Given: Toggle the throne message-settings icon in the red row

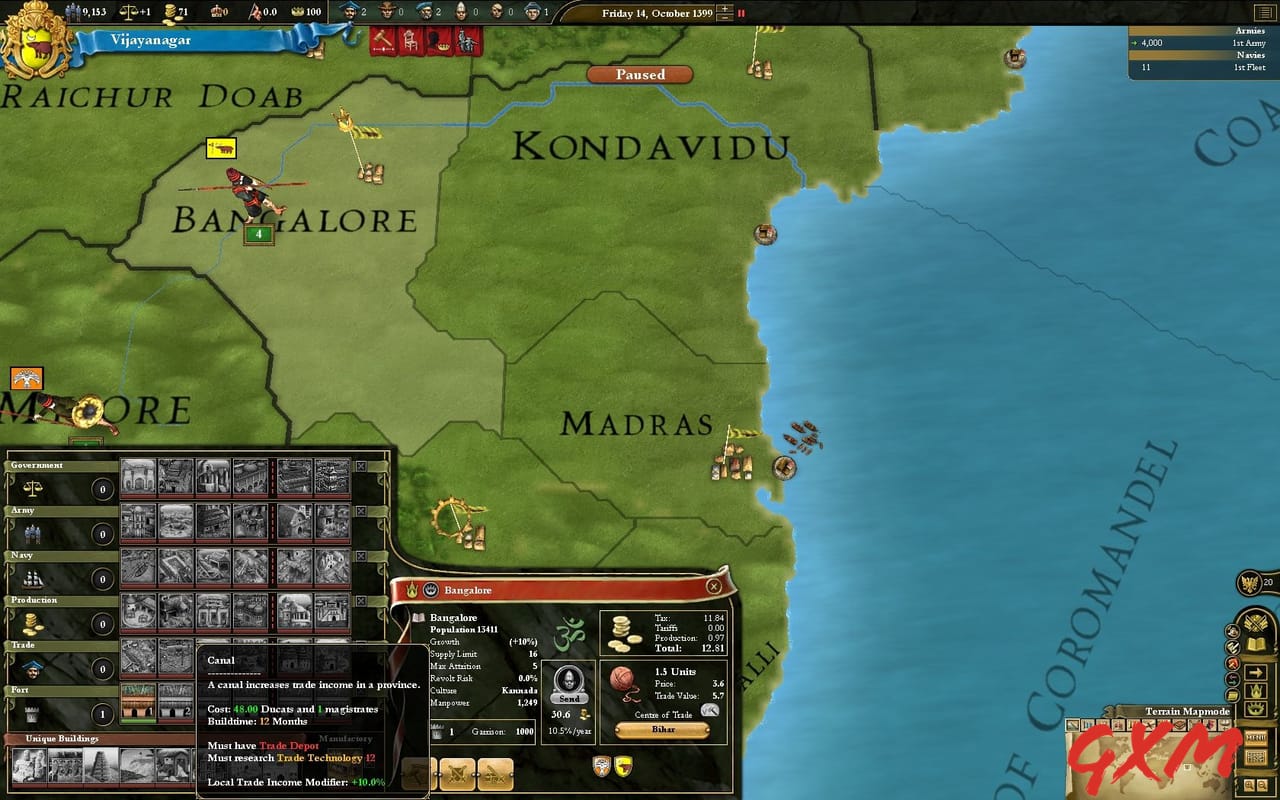Looking at the screenshot, I should click(x=410, y=42).
